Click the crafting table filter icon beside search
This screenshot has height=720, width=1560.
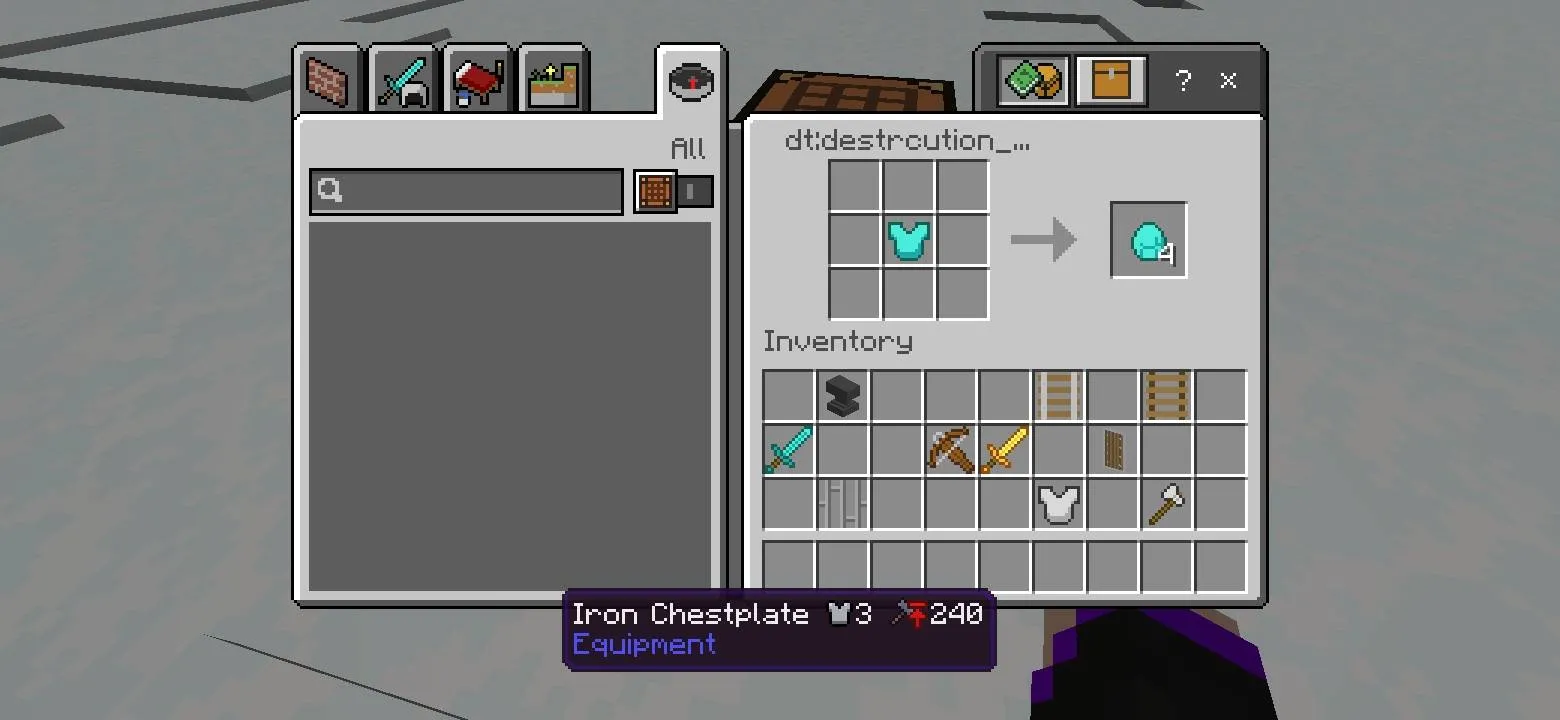(x=655, y=191)
